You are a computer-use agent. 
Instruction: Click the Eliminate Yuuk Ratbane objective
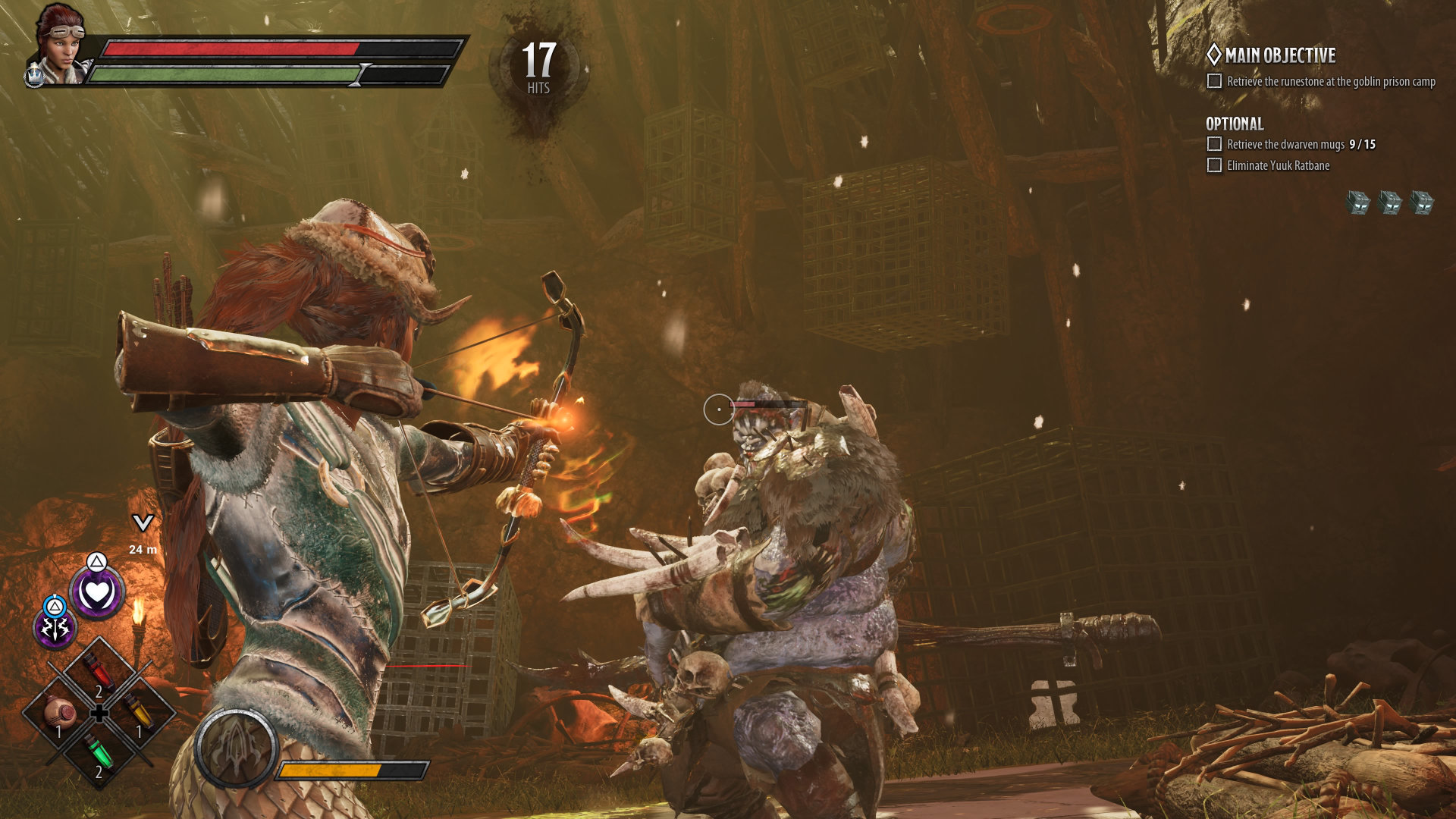(x=1278, y=165)
